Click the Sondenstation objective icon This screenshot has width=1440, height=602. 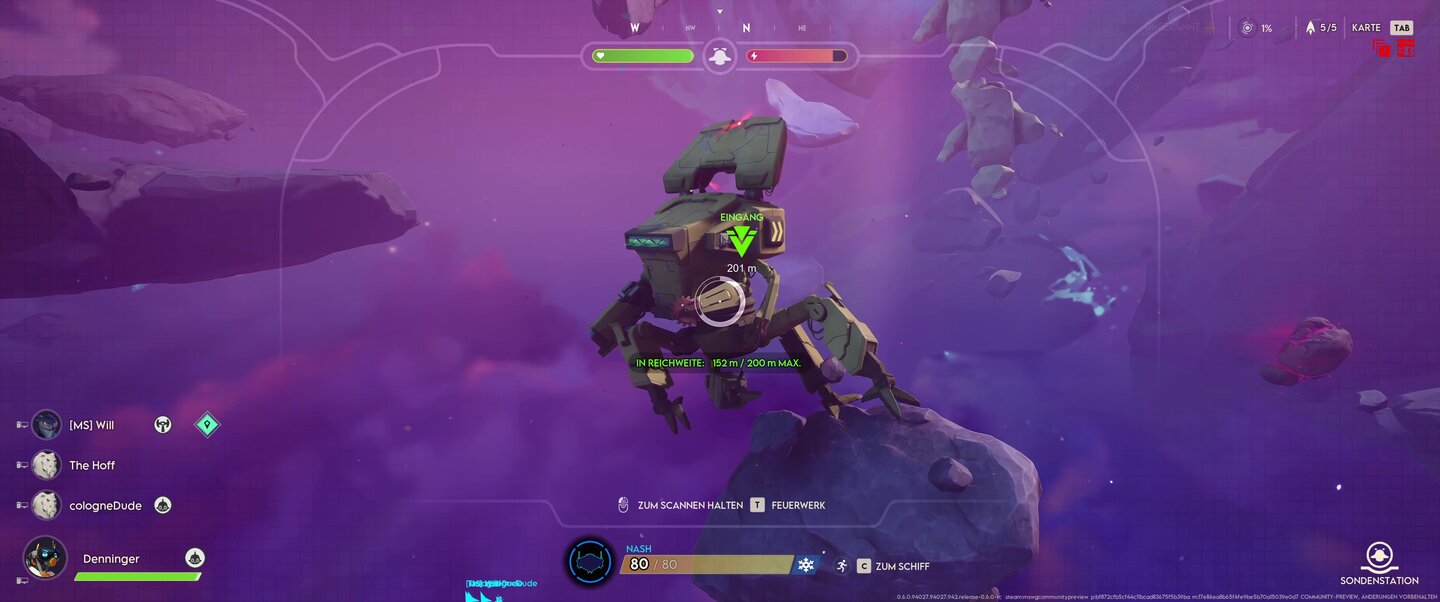click(x=1379, y=556)
